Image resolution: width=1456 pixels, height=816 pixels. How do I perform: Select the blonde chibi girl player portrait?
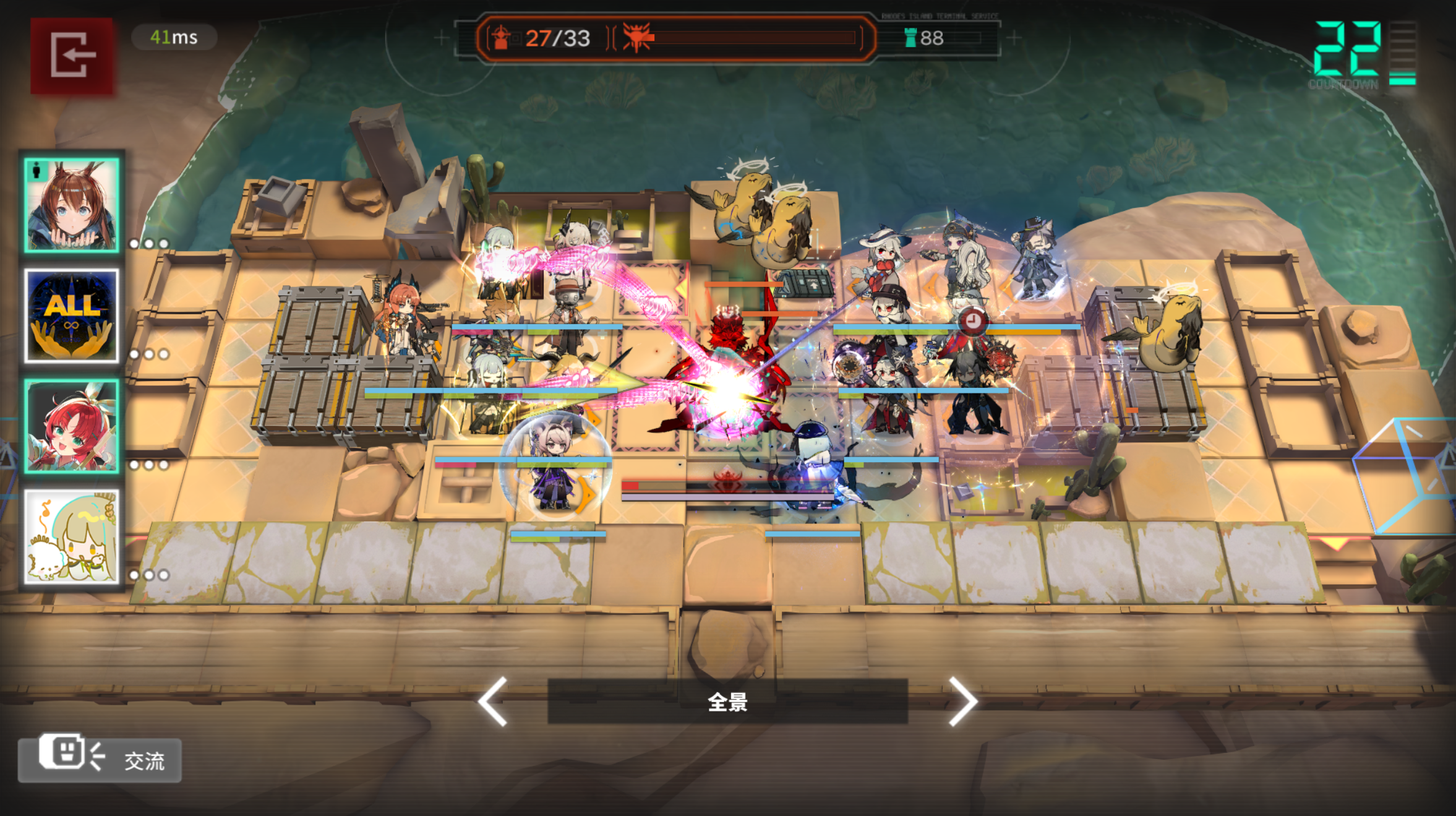pyautogui.click(x=72, y=536)
